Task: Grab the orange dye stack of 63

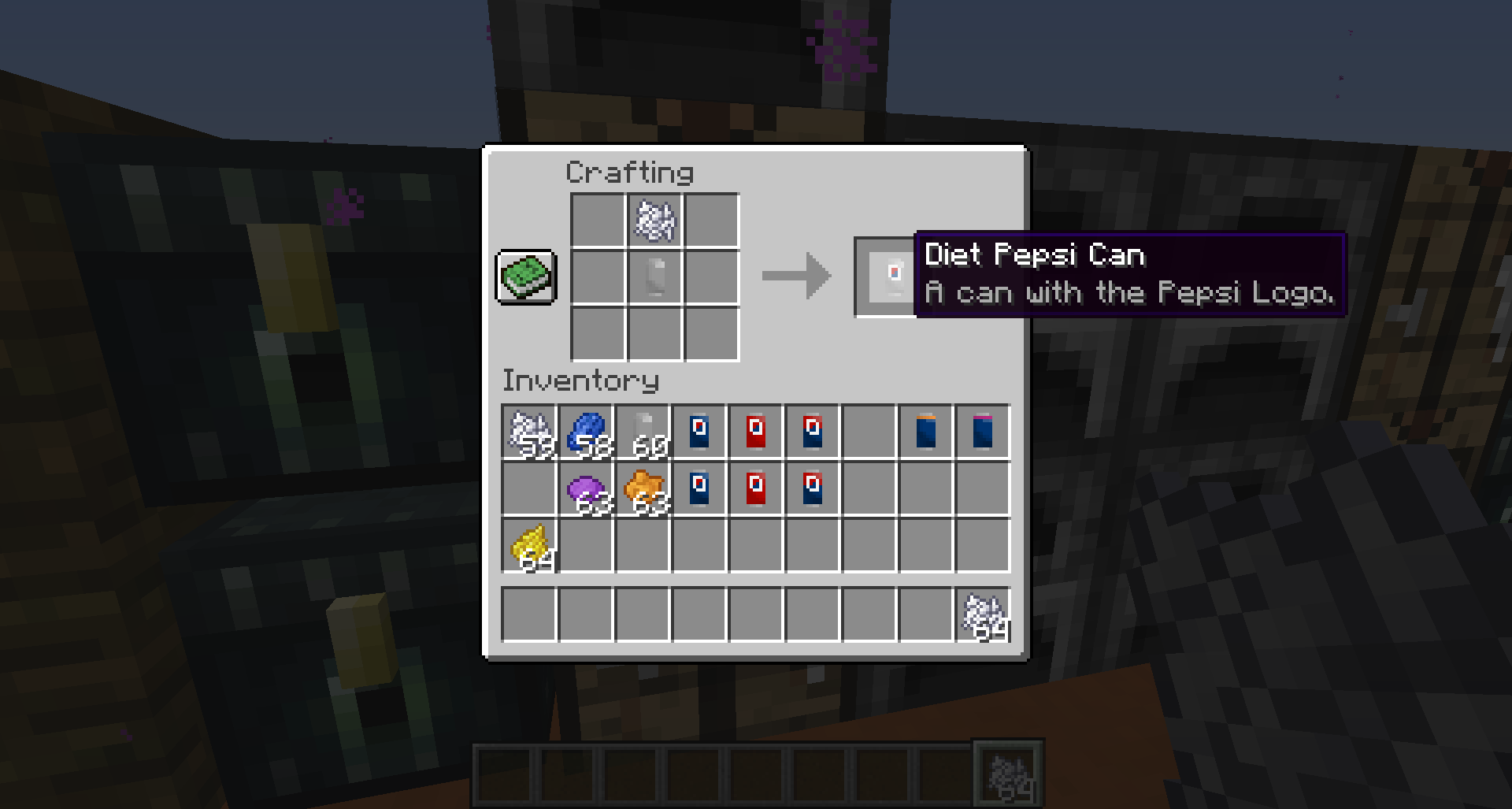Action: pyautogui.click(x=644, y=488)
